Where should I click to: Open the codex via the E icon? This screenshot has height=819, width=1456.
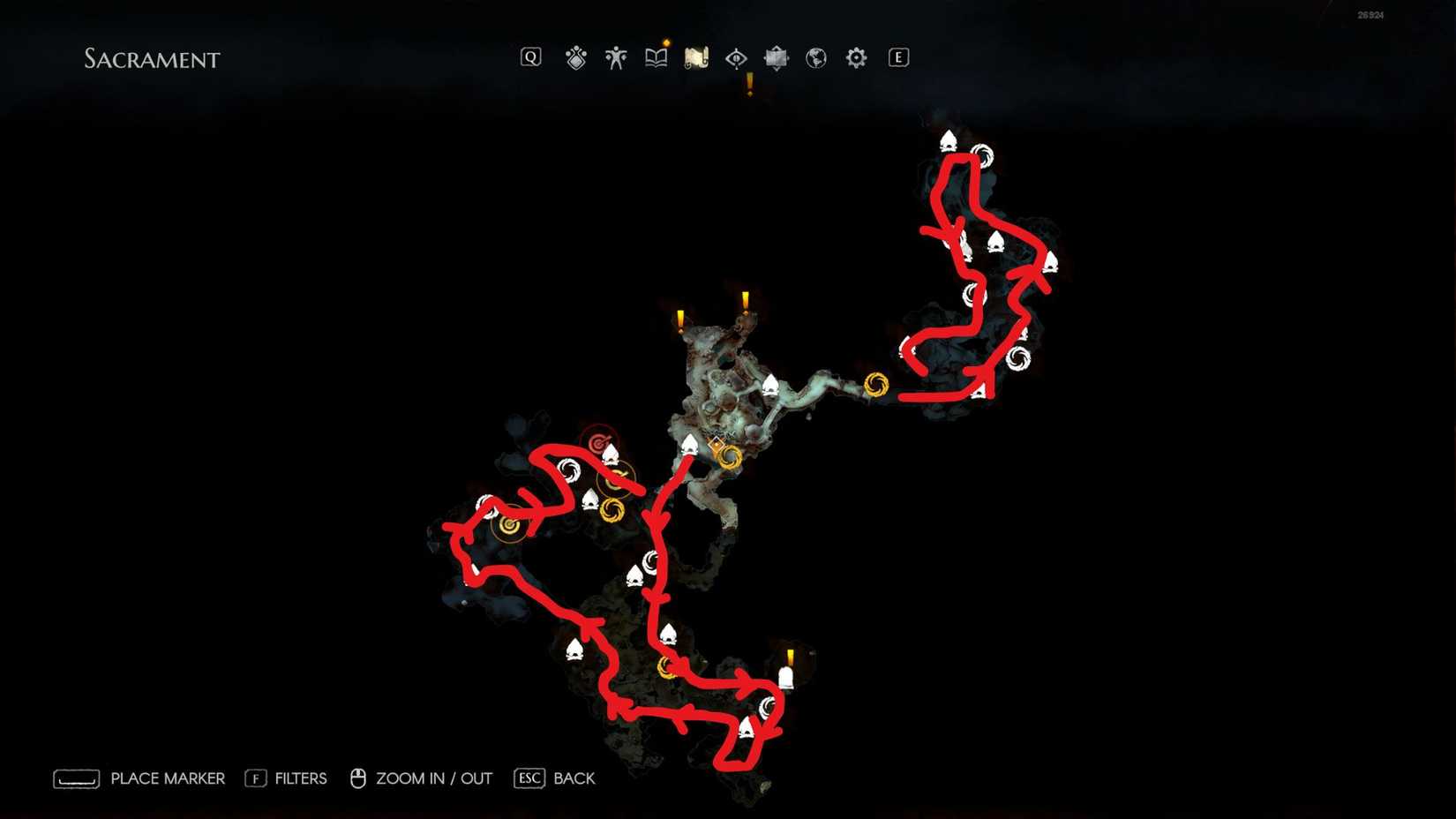(x=897, y=57)
